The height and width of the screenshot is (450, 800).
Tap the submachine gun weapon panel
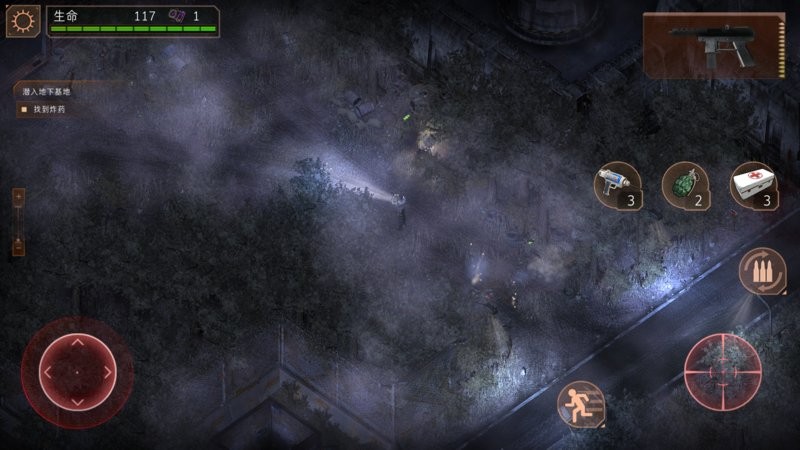pos(713,44)
